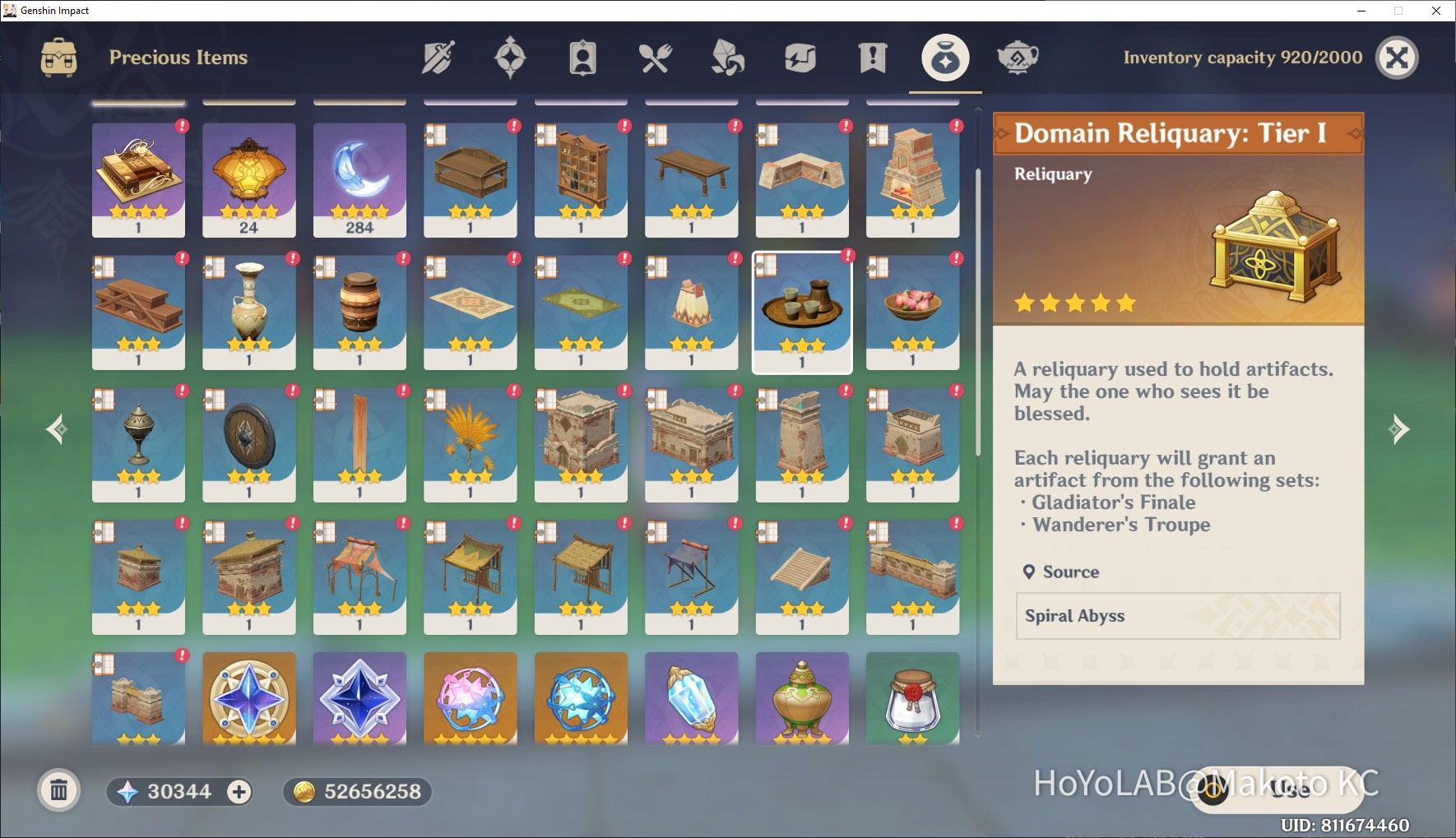Click the Precious Items title label
The height and width of the screenshot is (838, 1456).
coord(180,57)
